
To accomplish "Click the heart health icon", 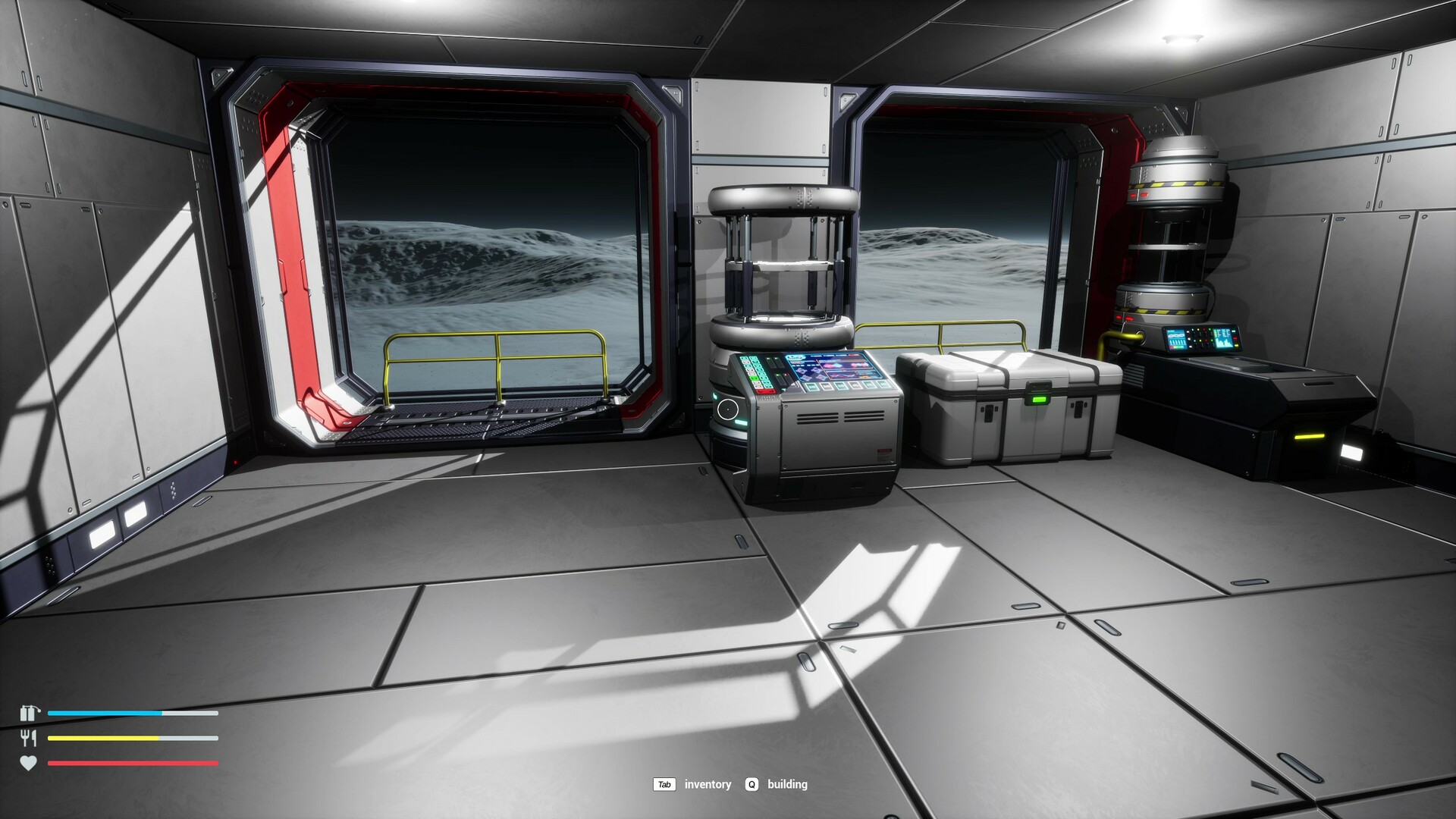I will (x=30, y=763).
